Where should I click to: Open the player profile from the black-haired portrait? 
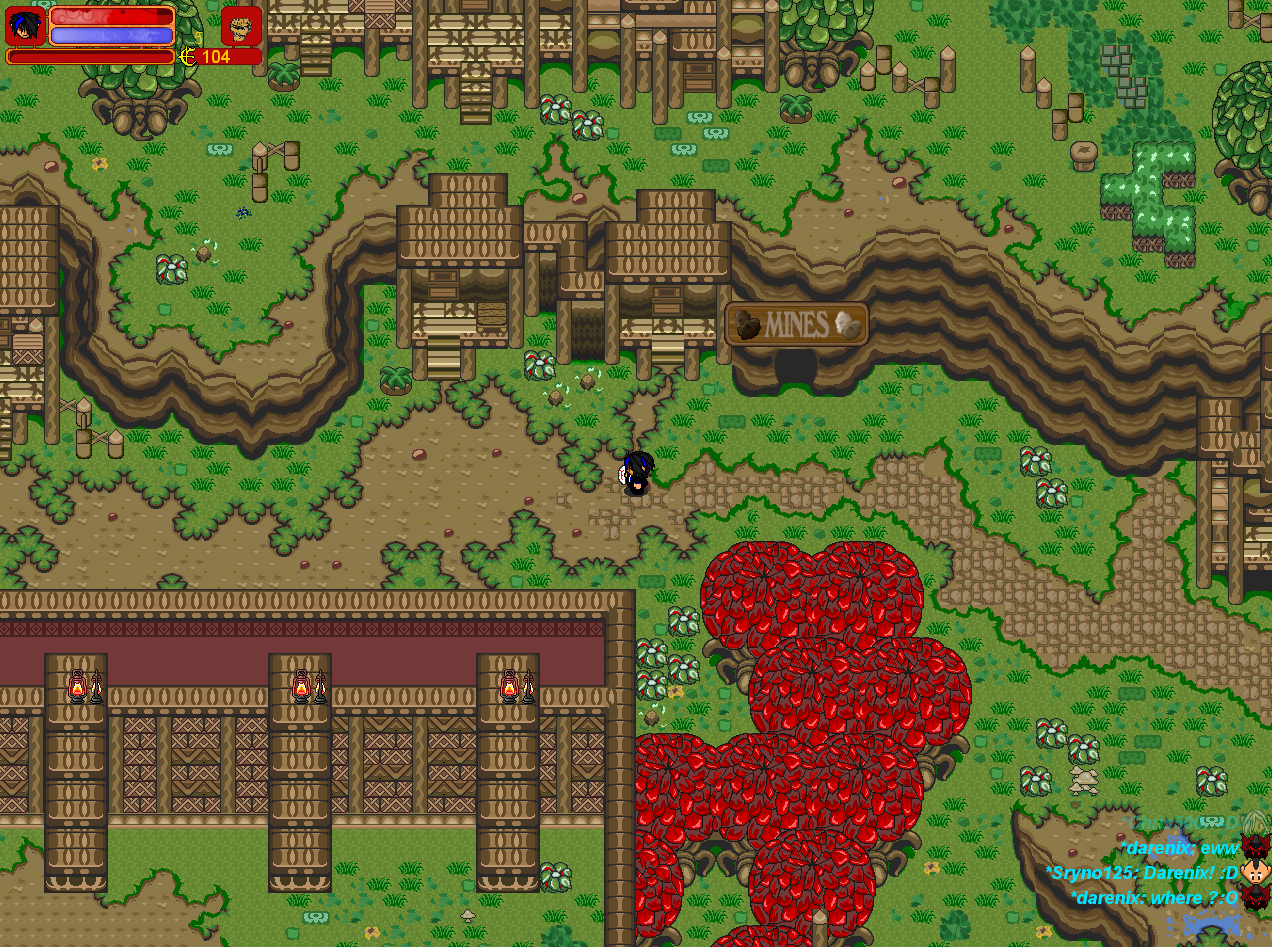(25, 26)
